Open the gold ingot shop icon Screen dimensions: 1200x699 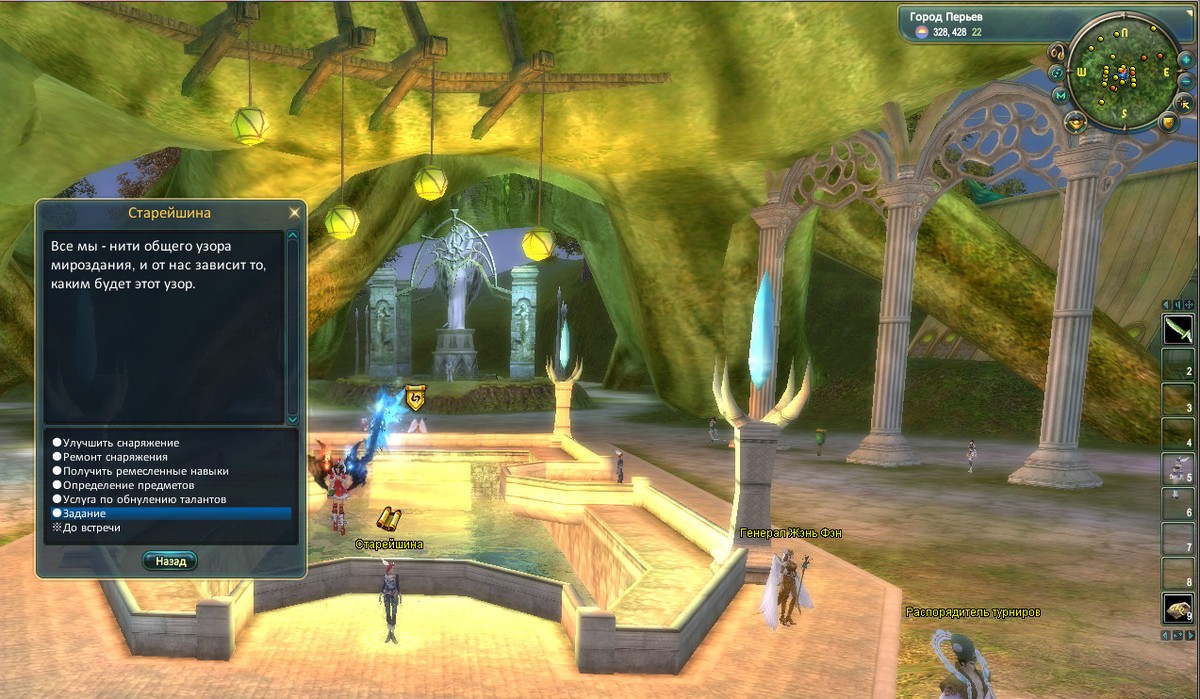[1075, 122]
